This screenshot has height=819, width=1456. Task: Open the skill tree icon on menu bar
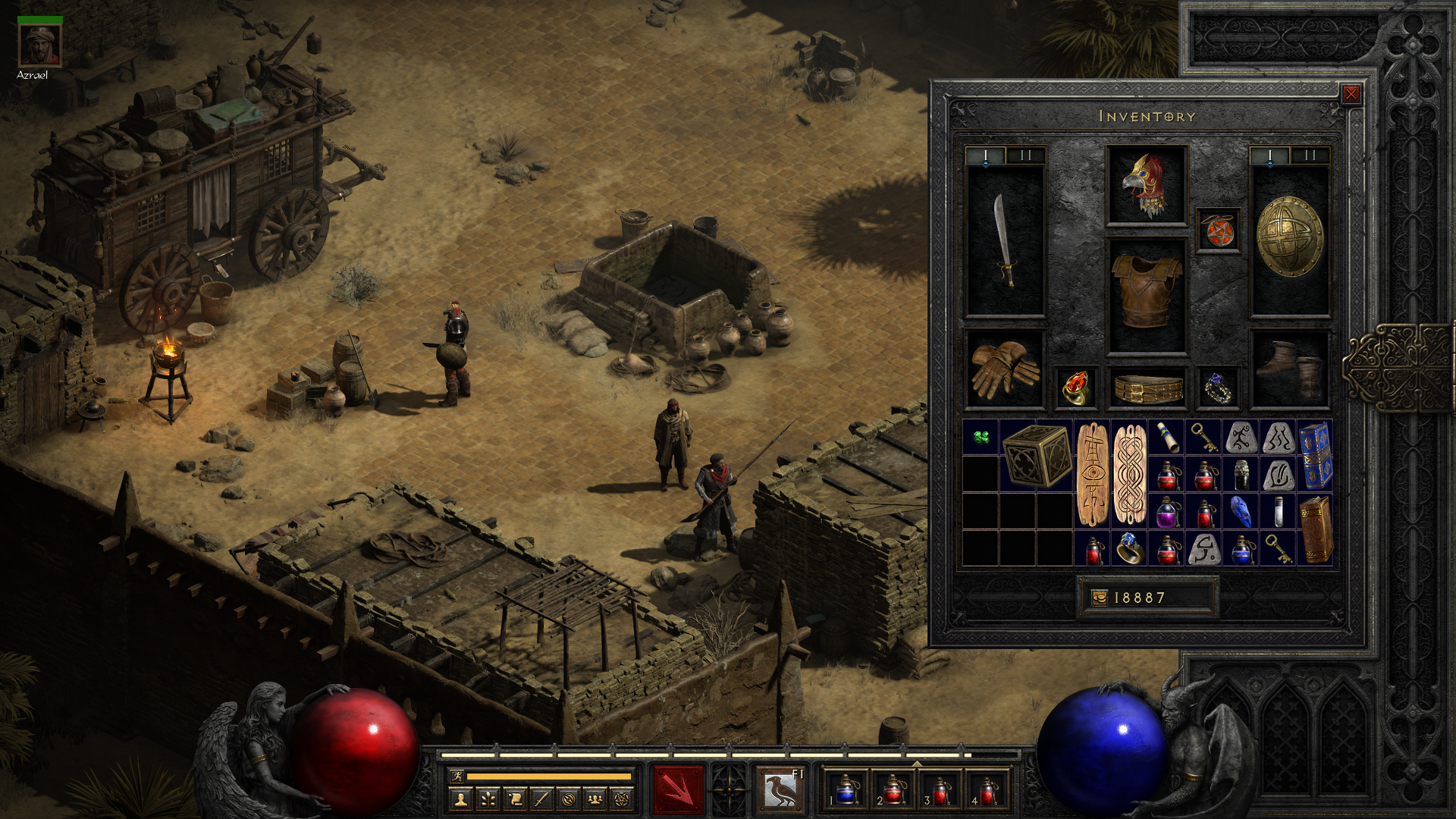tap(488, 799)
